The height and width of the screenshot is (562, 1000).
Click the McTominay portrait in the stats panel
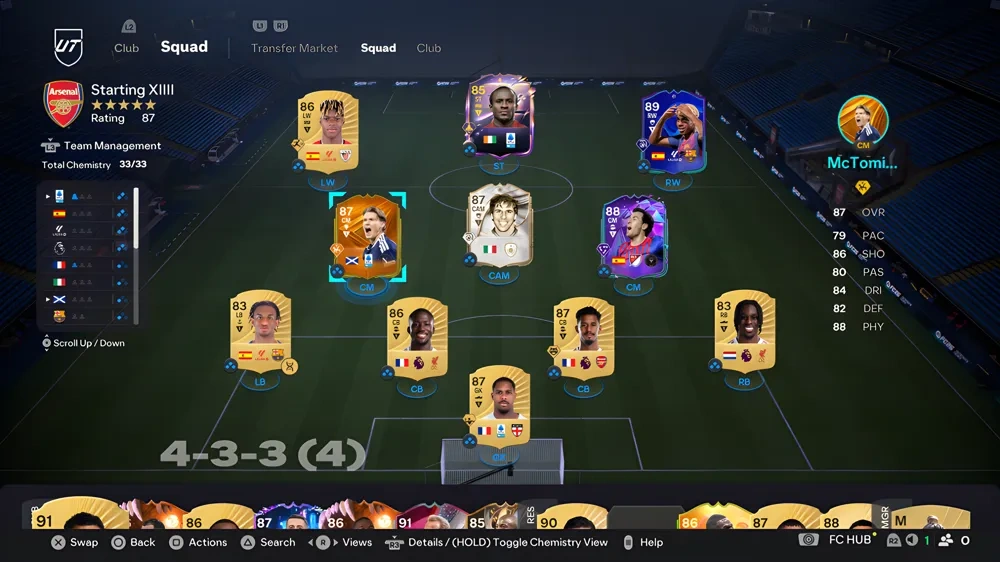pos(862,120)
